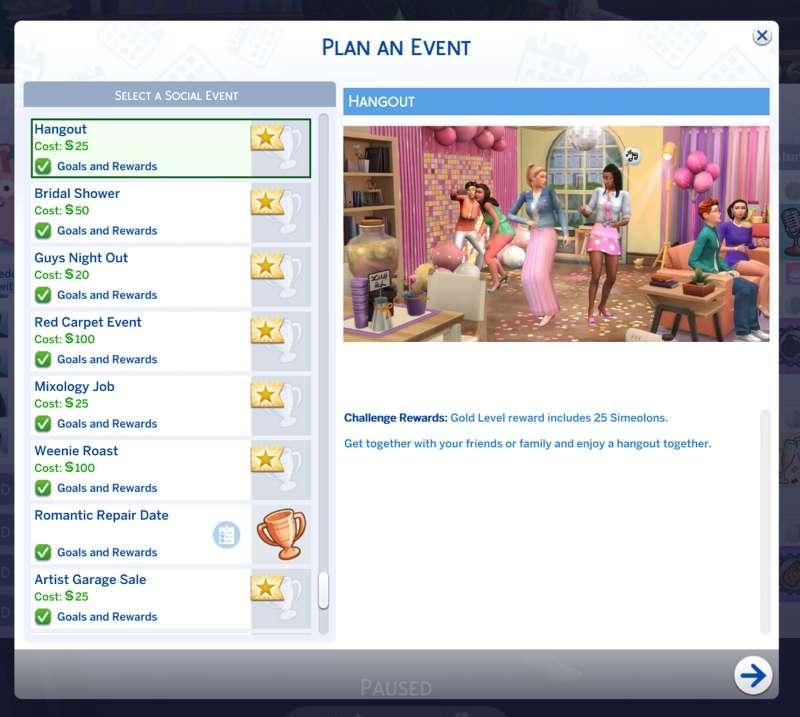Toggle Goals and Rewards for Hangout
This screenshot has height=717, width=800.
[x=43, y=167]
